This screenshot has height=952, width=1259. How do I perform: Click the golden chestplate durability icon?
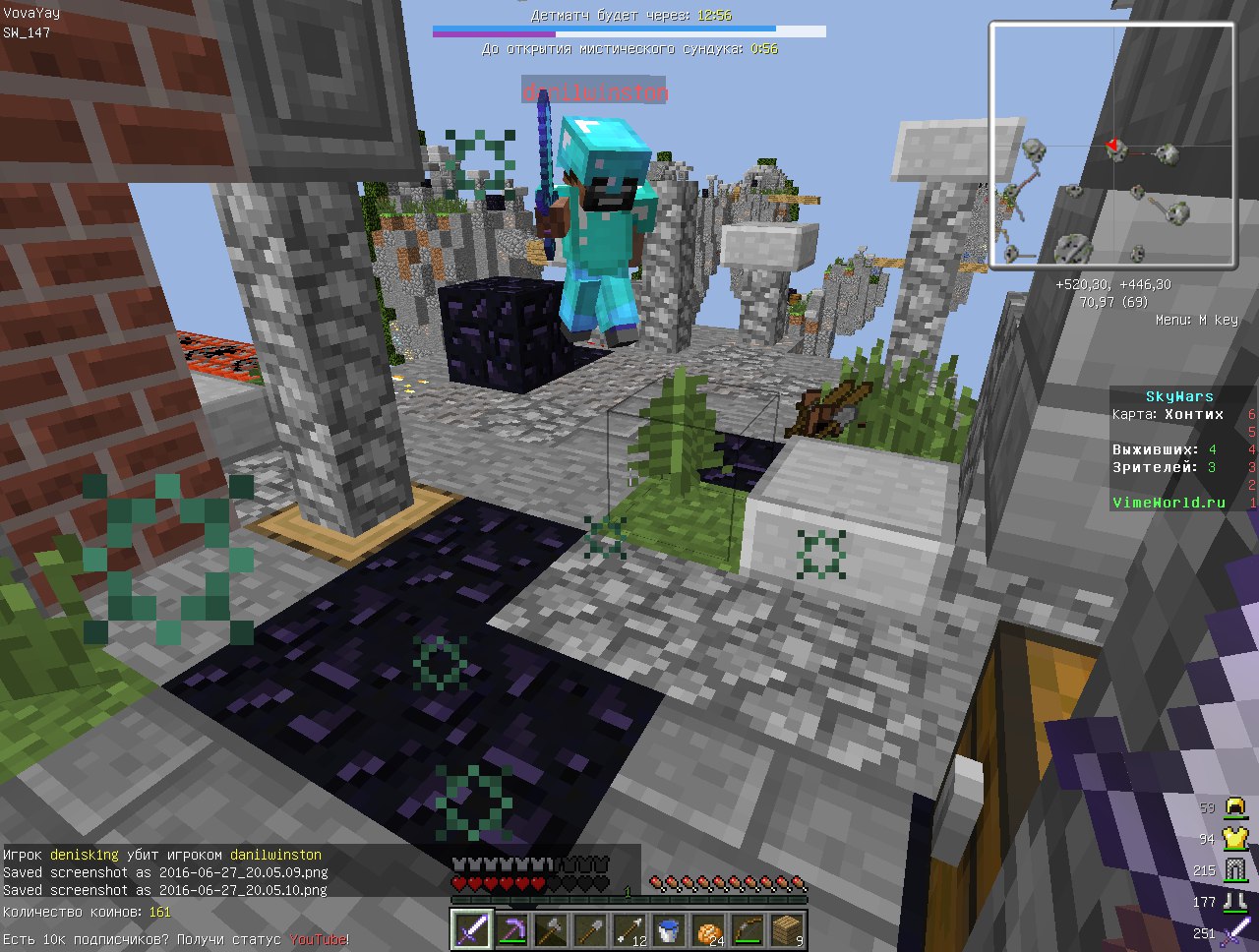pos(1235,839)
